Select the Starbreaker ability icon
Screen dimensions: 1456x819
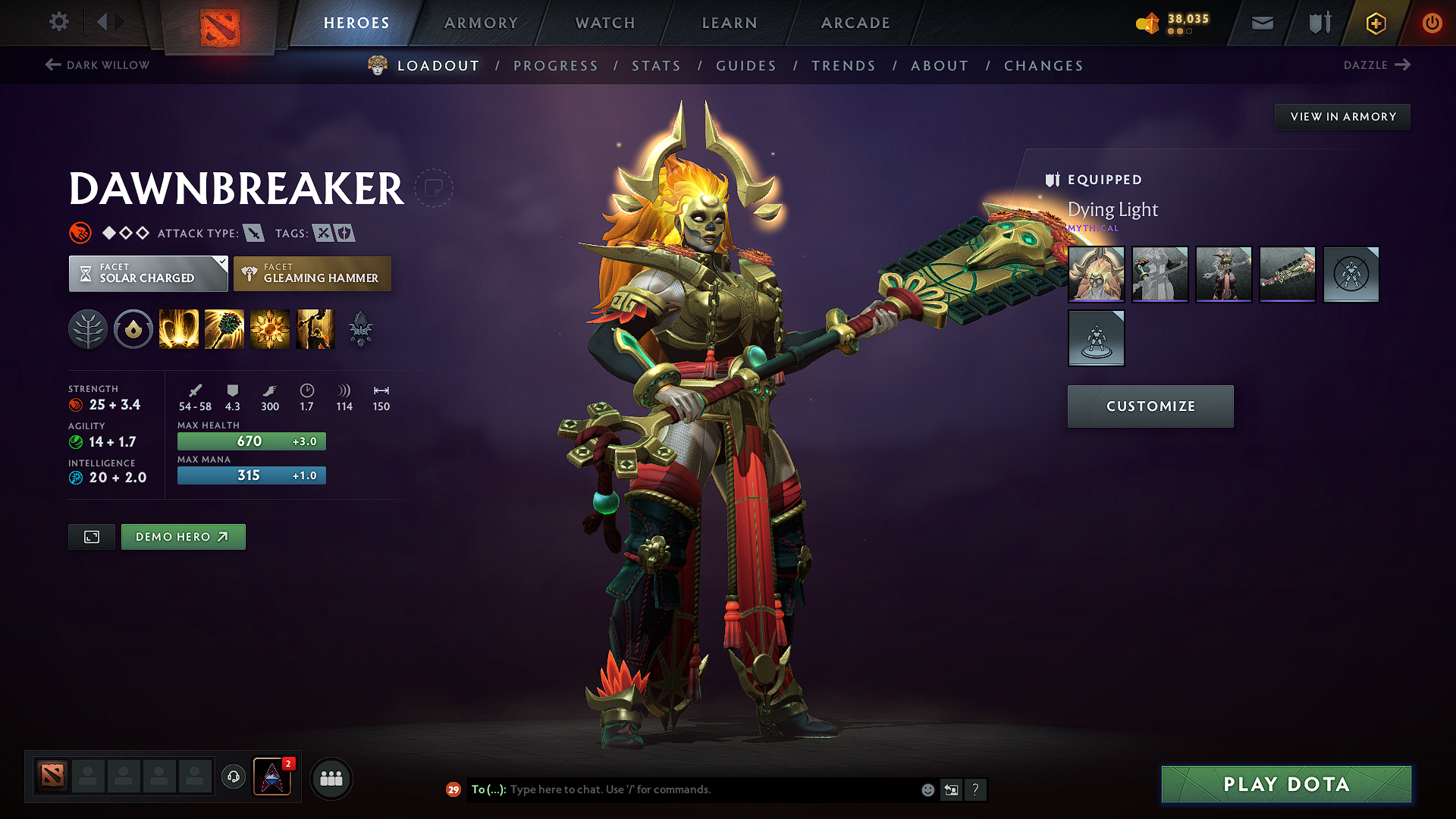[179, 328]
